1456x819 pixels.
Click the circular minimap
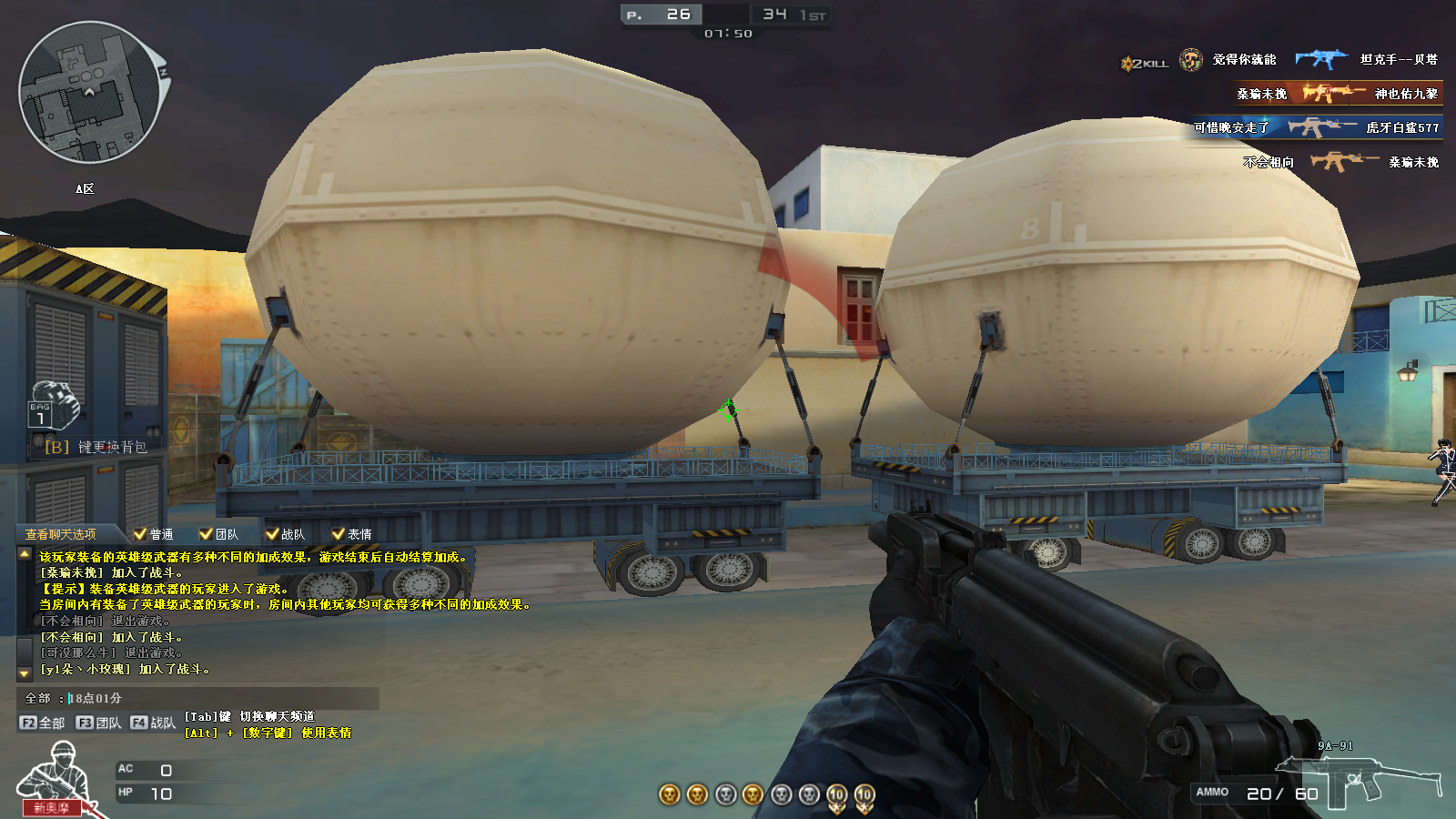coord(89,93)
